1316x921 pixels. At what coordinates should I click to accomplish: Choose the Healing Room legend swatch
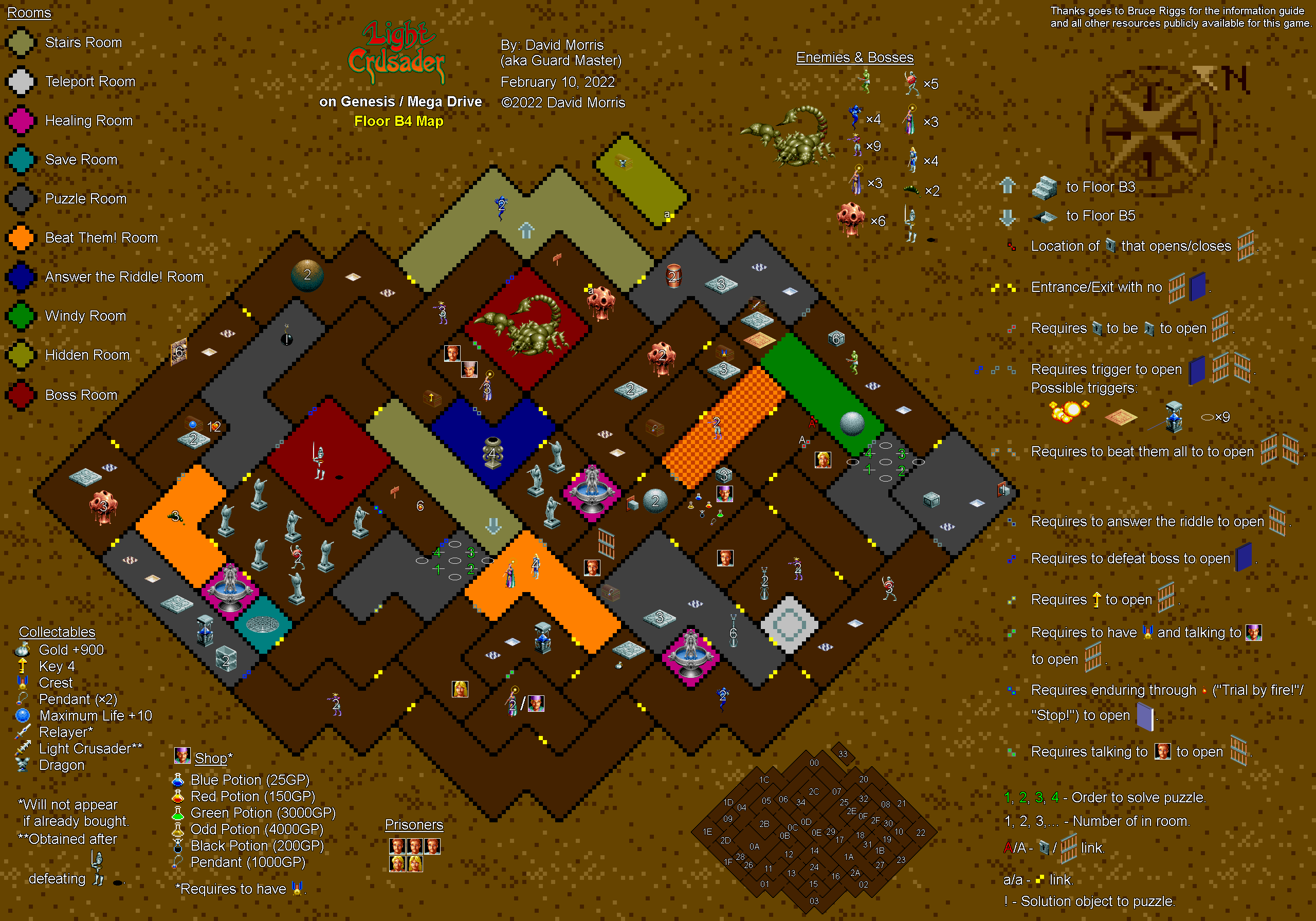click(21, 121)
